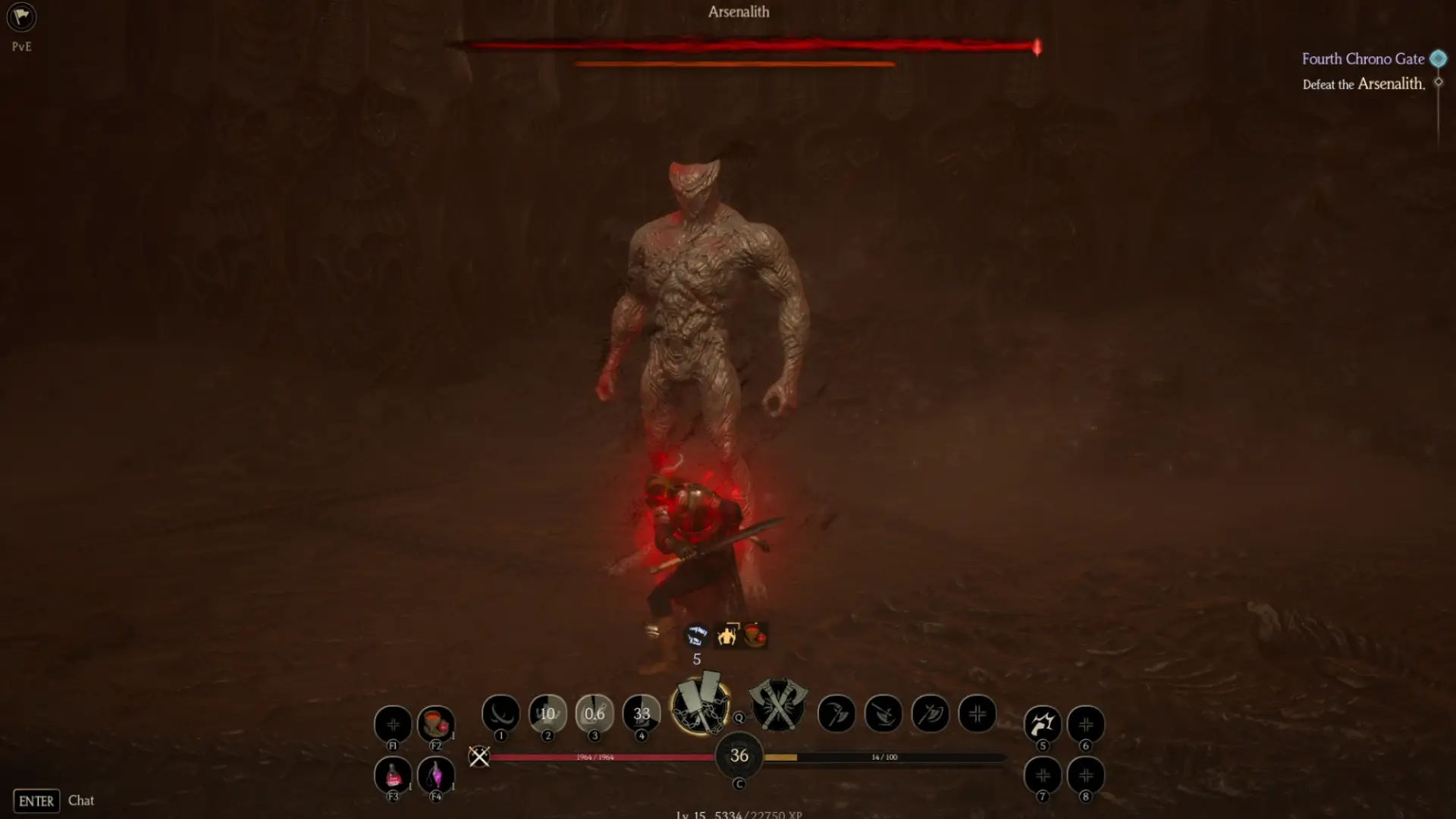Activate the skill showing a 0.6 cooldown
This screenshot has width=1456, height=819.
[x=595, y=714]
